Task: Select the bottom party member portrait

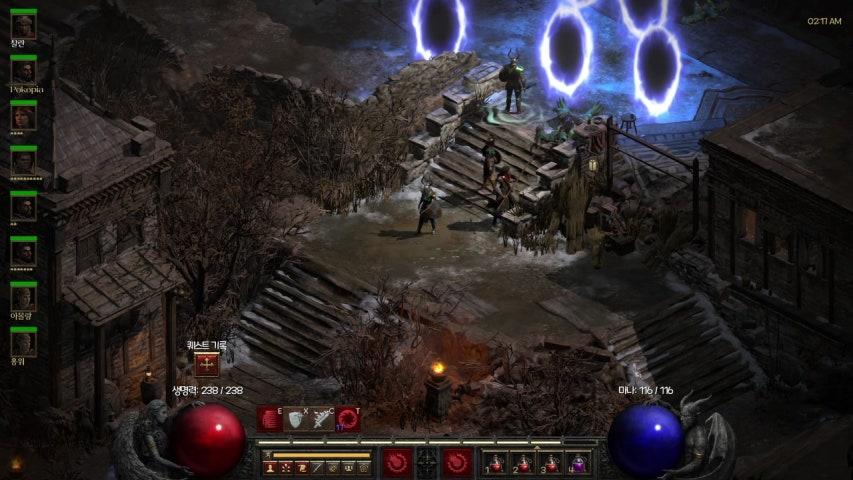Action: pos(23,344)
